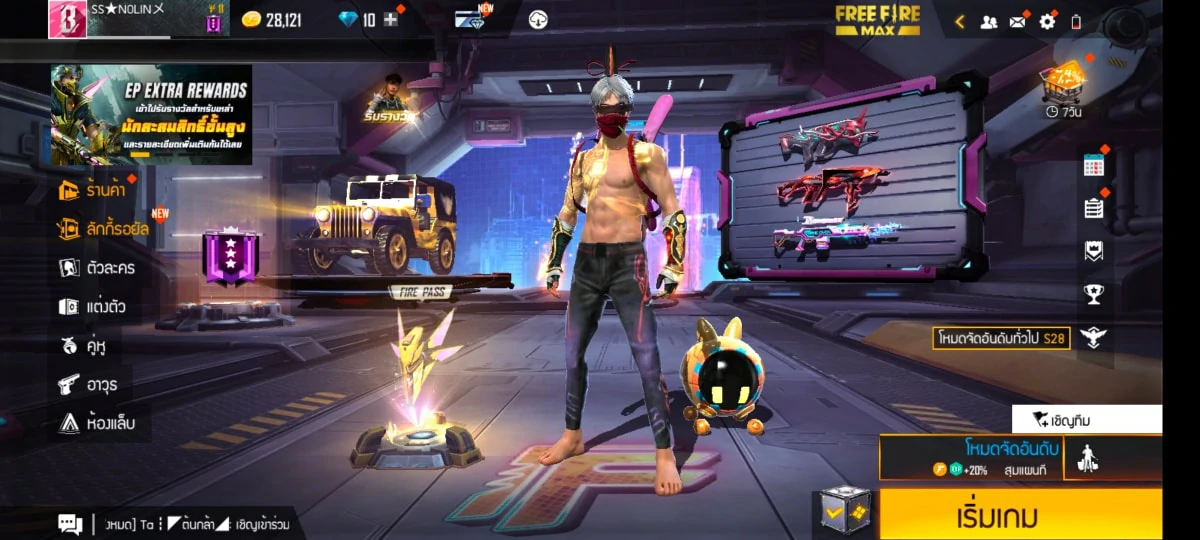The image size is (1200, 540).
Task: Open the chat speech bubble icon
Action: 70,523
